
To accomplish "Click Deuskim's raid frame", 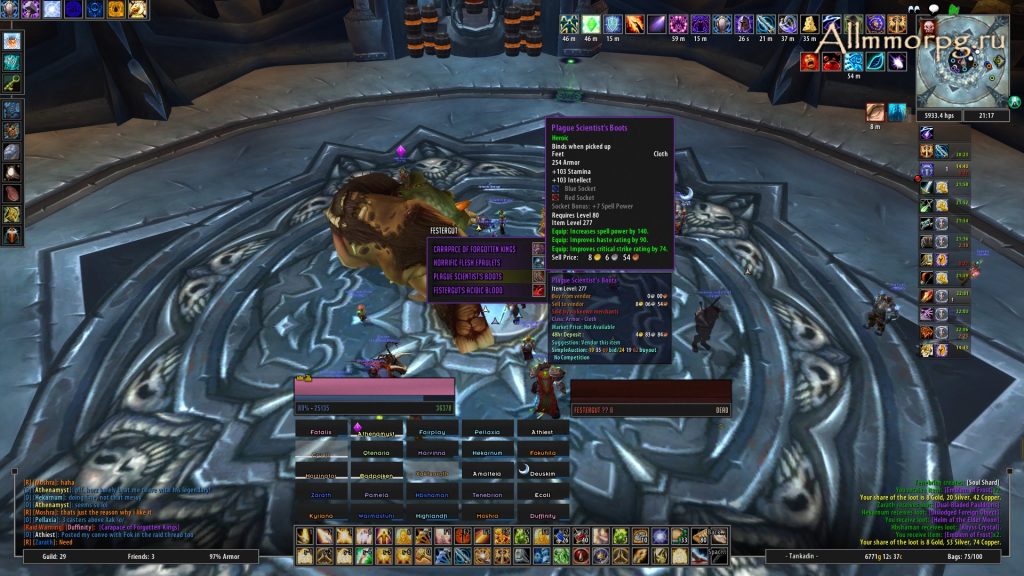I will click(542, 474).
